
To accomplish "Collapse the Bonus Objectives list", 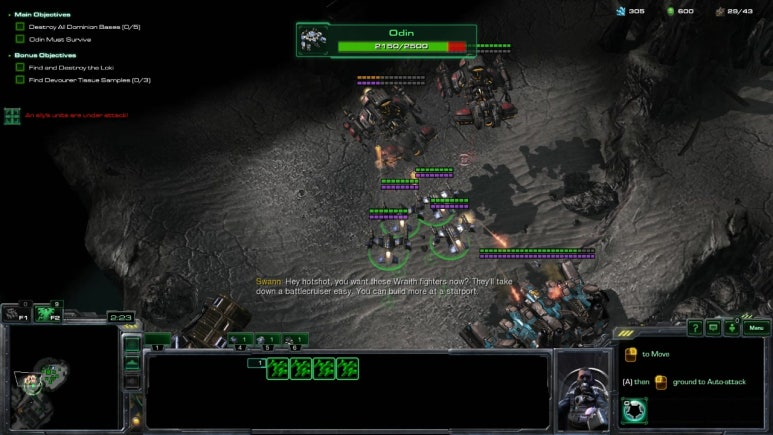I will pyautogui.click(x=10, y=55).
